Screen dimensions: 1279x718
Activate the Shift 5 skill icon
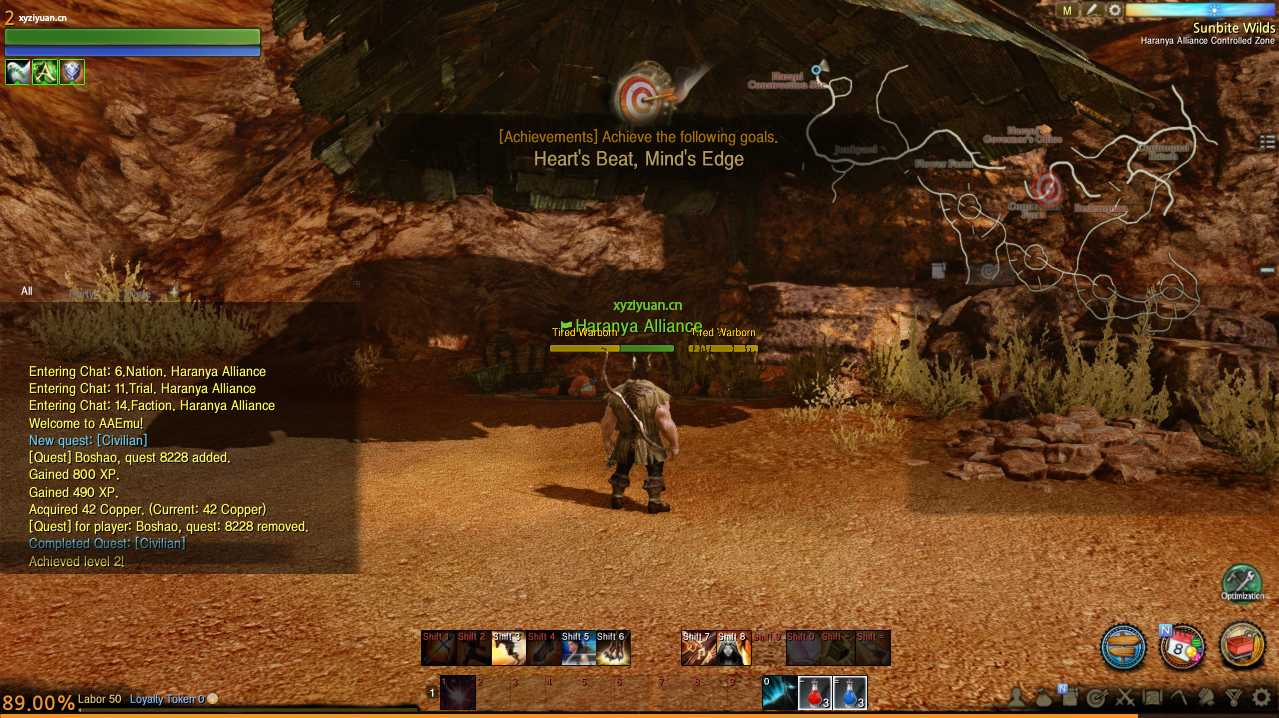[x=578, y=648]
